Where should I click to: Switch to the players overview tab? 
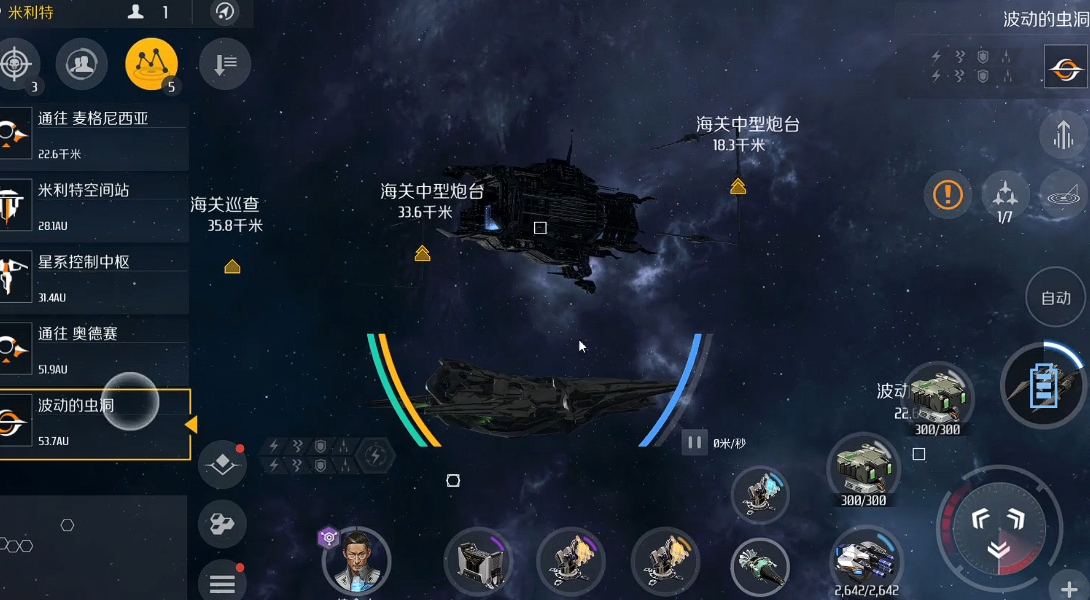80,65
